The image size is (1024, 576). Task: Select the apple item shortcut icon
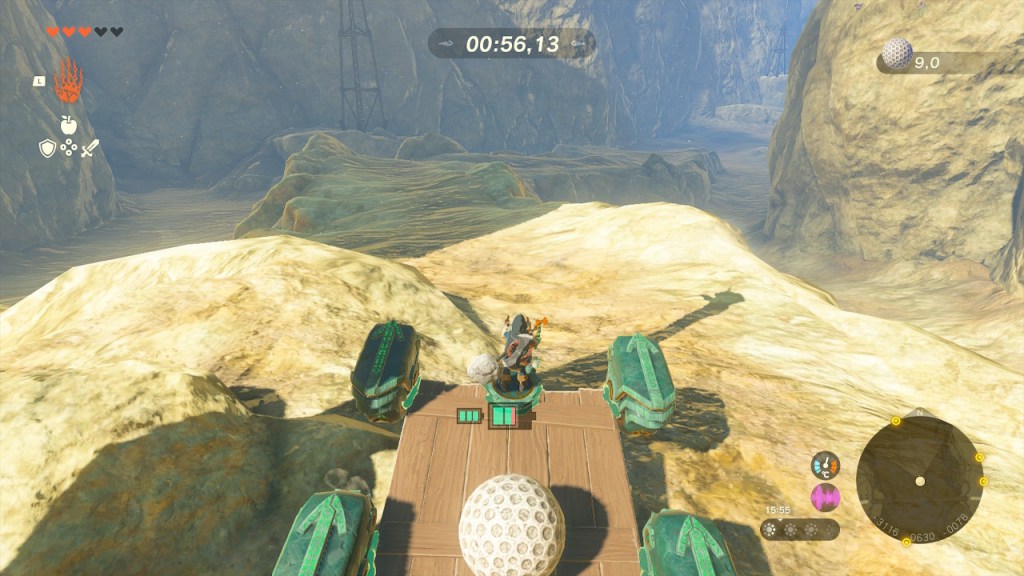pos(68,124)
